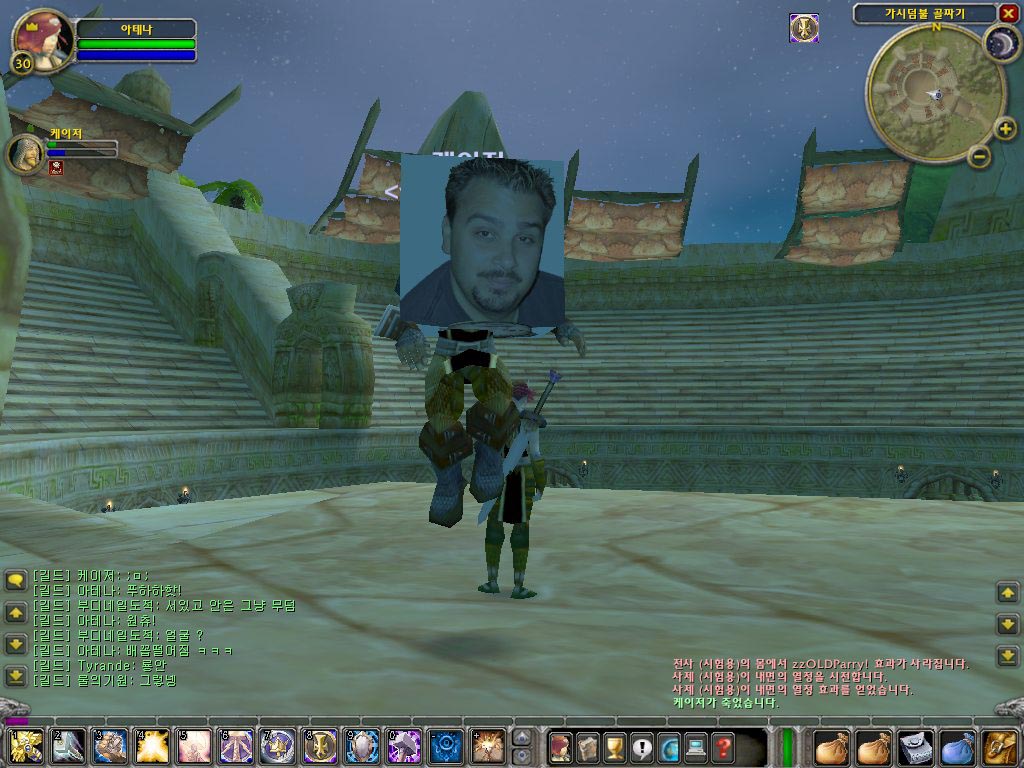Image resolution: width=1024 pixels, height=768 pixels.
Task: Open the talents goblet micro button
Action: tap(614, 747)
